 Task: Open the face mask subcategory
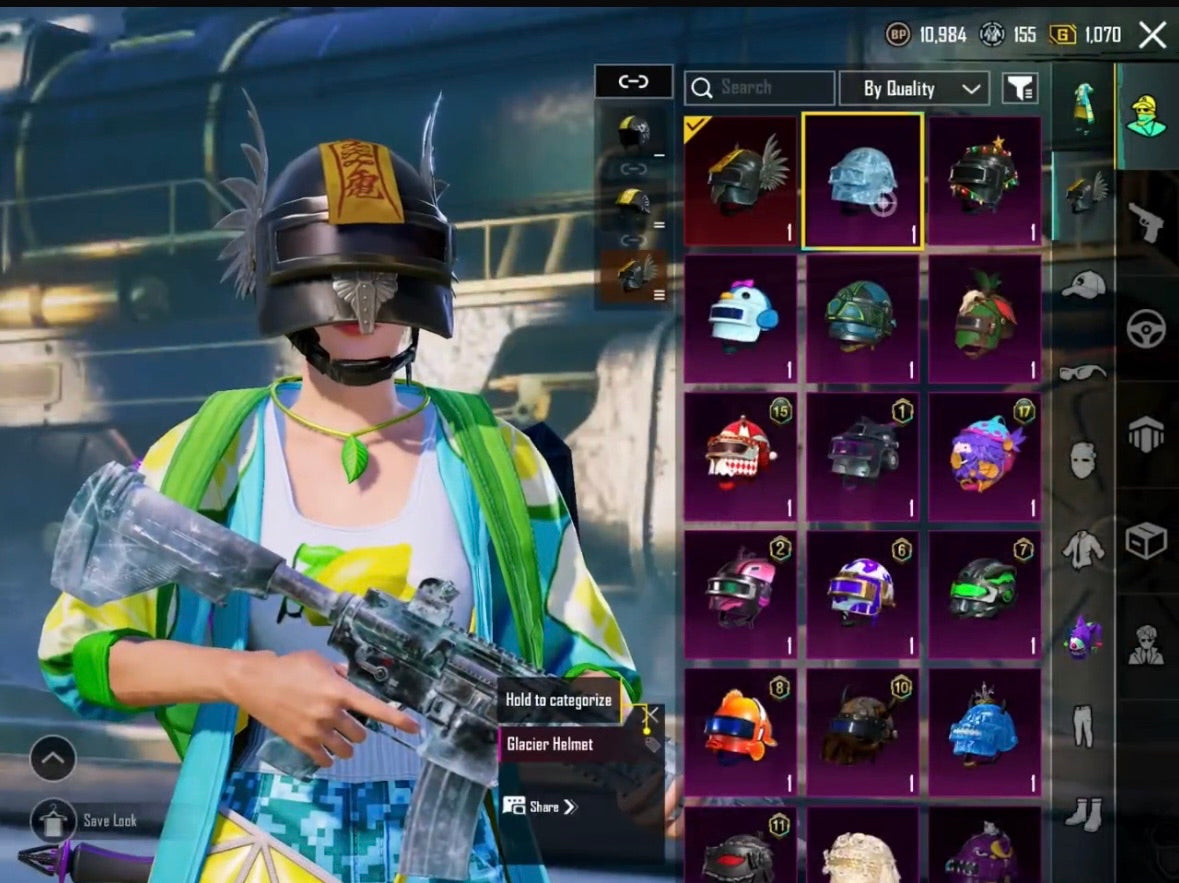(x=1083, y=459)
